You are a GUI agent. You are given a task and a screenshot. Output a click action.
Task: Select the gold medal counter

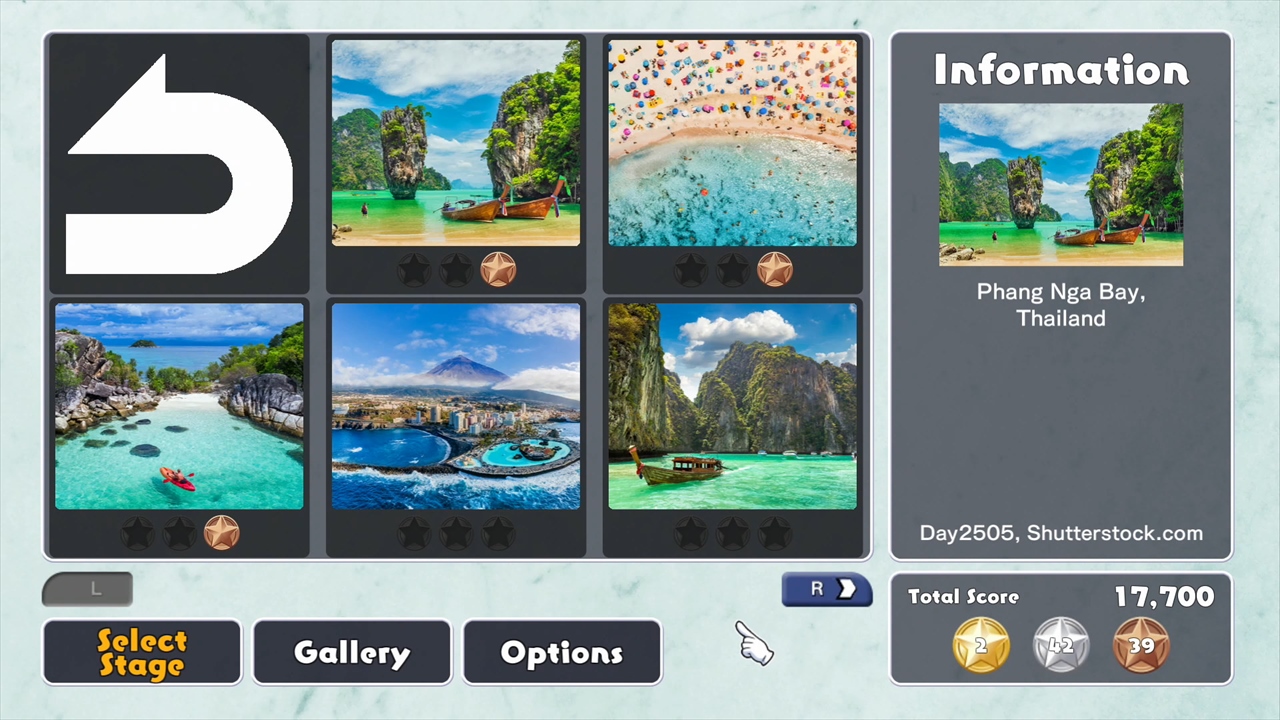pyautogui.click(x=980, y=645)
